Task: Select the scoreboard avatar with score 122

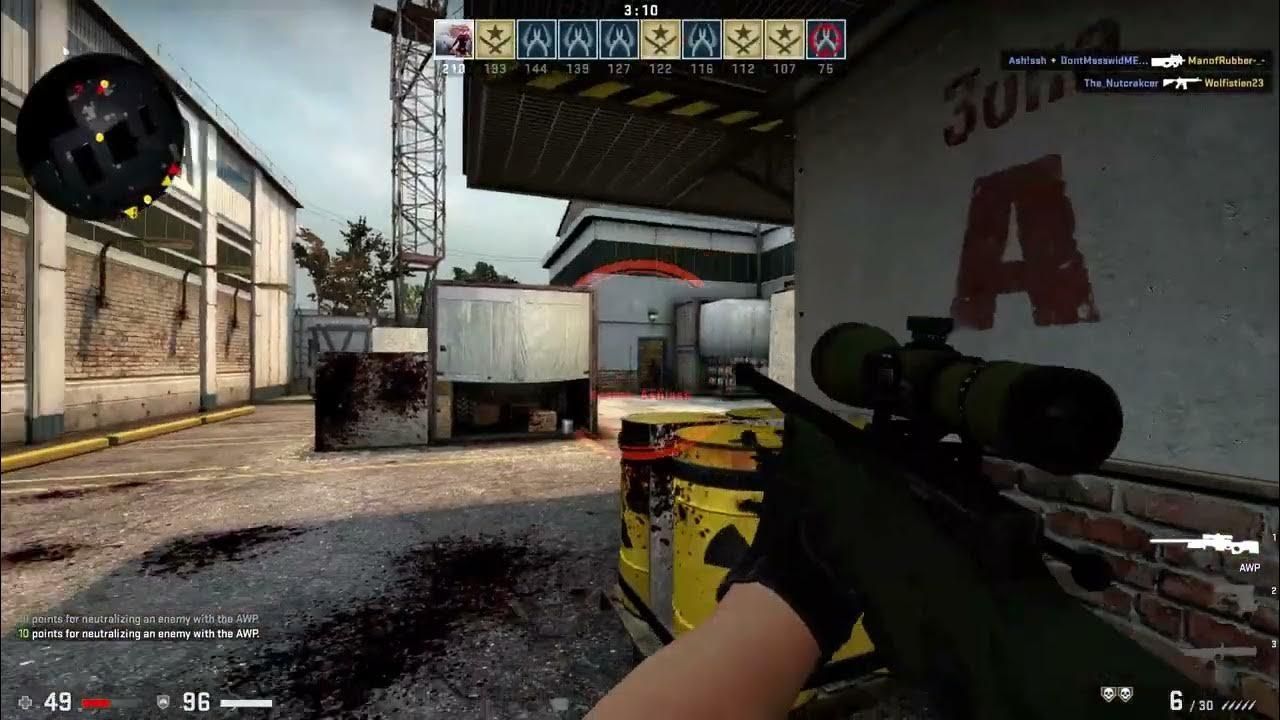Action: click(660, 39)
